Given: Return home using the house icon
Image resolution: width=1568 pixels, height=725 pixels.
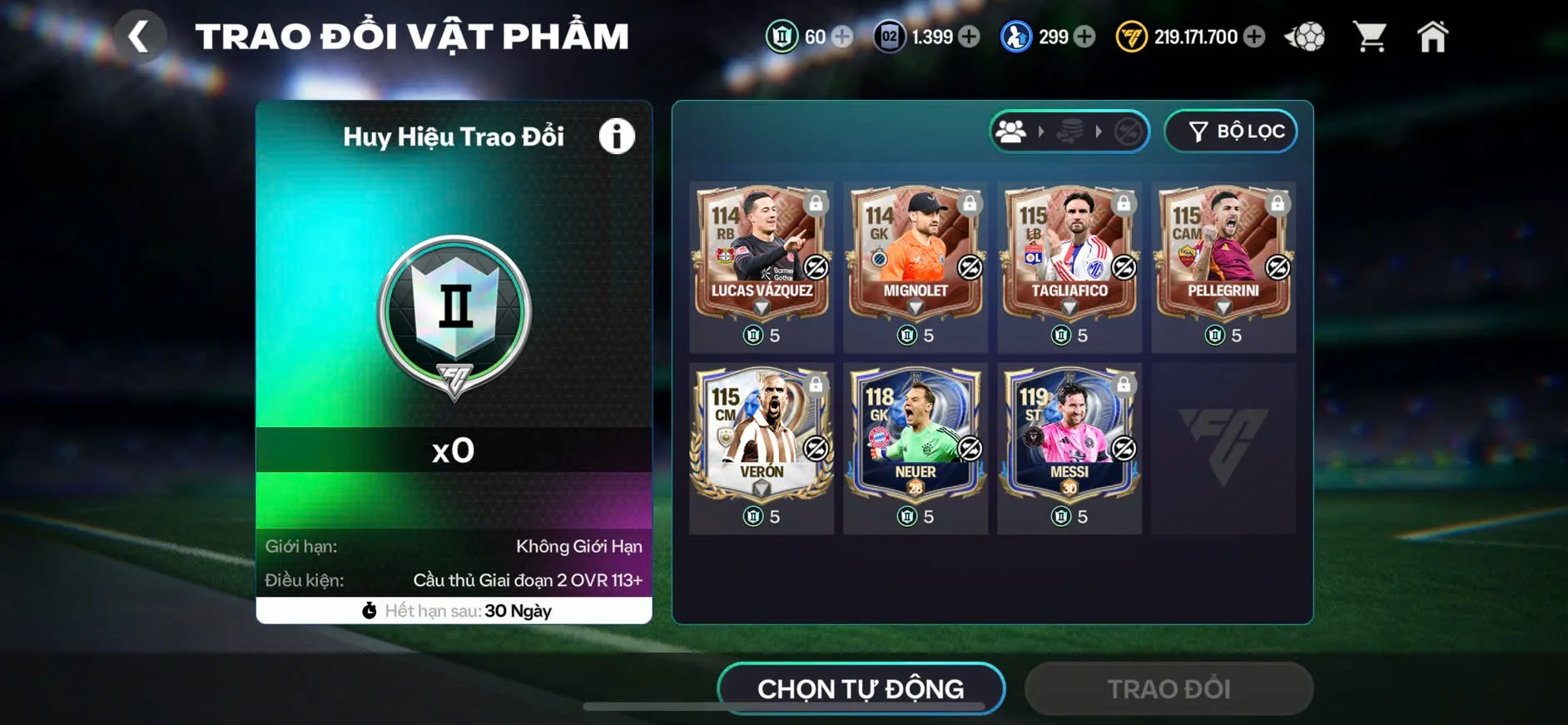Looking at the screenshot, I should (1433, 35).
